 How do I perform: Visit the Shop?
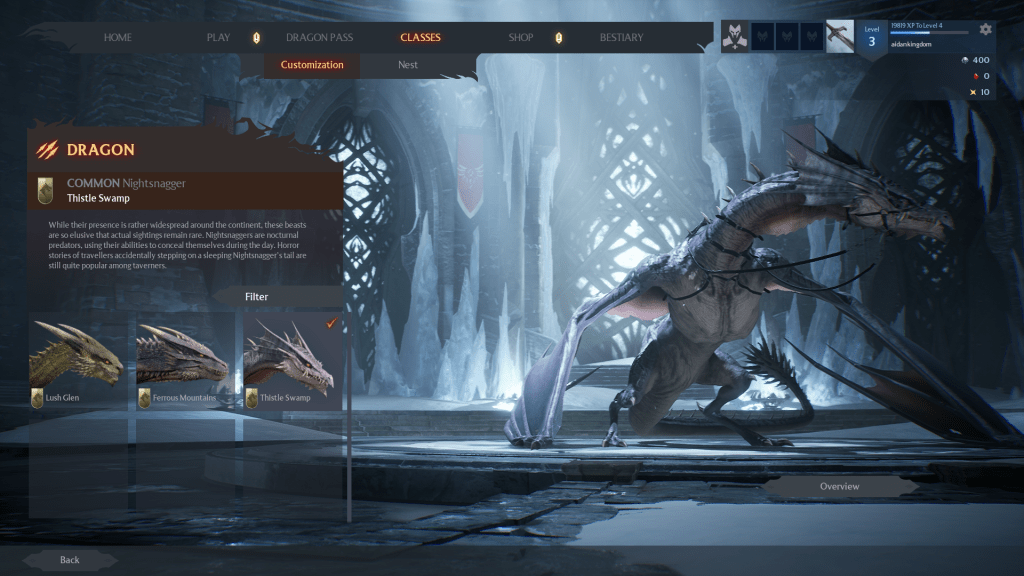pyautogui.click(x=520, y=38)
